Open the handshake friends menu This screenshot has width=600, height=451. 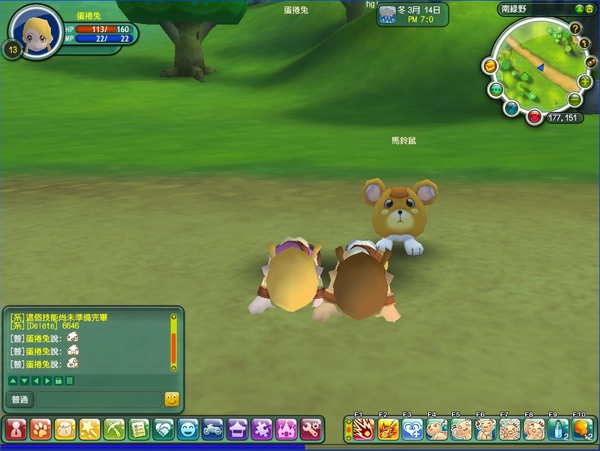click(163, 429)
